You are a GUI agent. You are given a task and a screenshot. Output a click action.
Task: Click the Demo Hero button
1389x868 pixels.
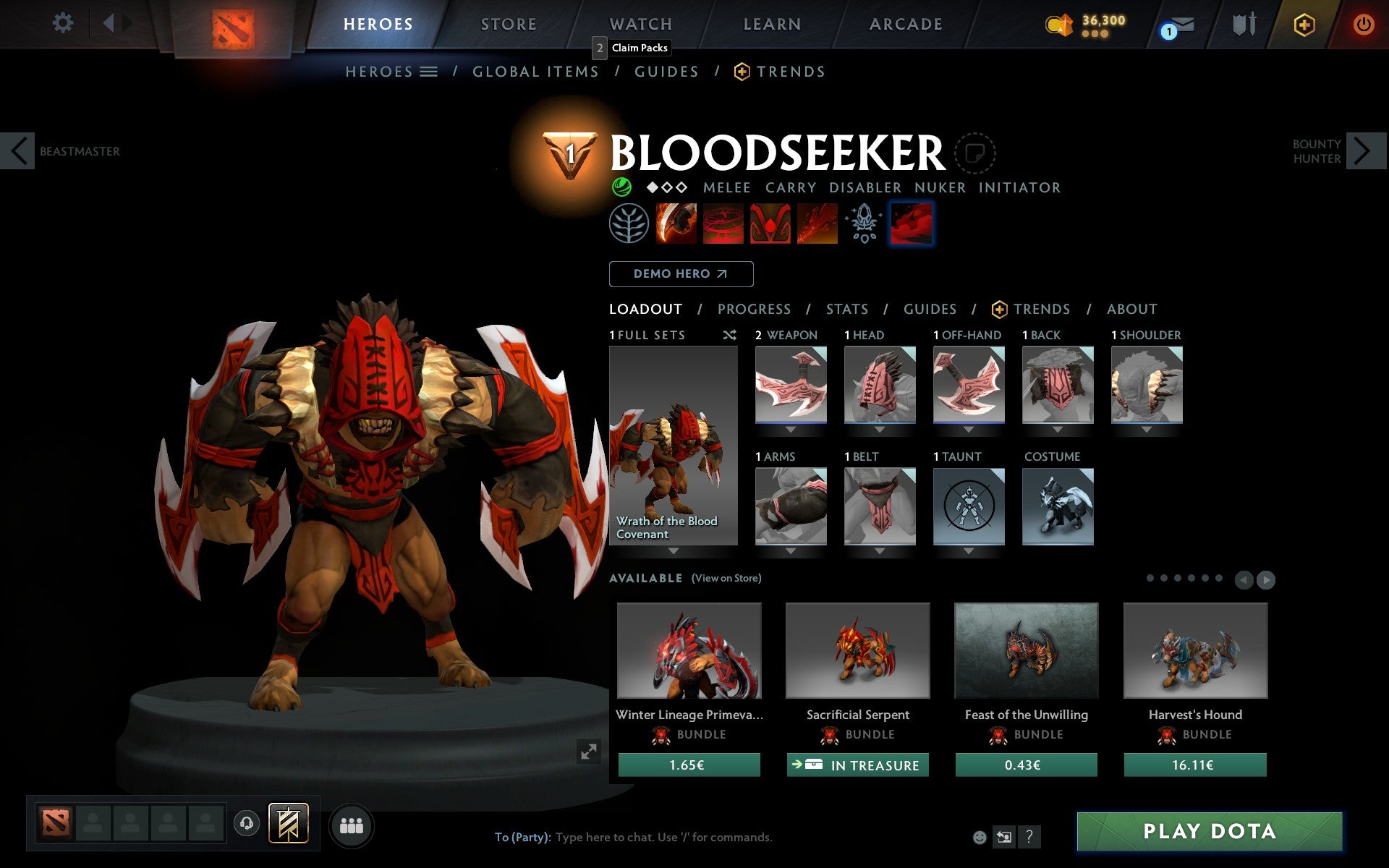click(x=681, y=274)
